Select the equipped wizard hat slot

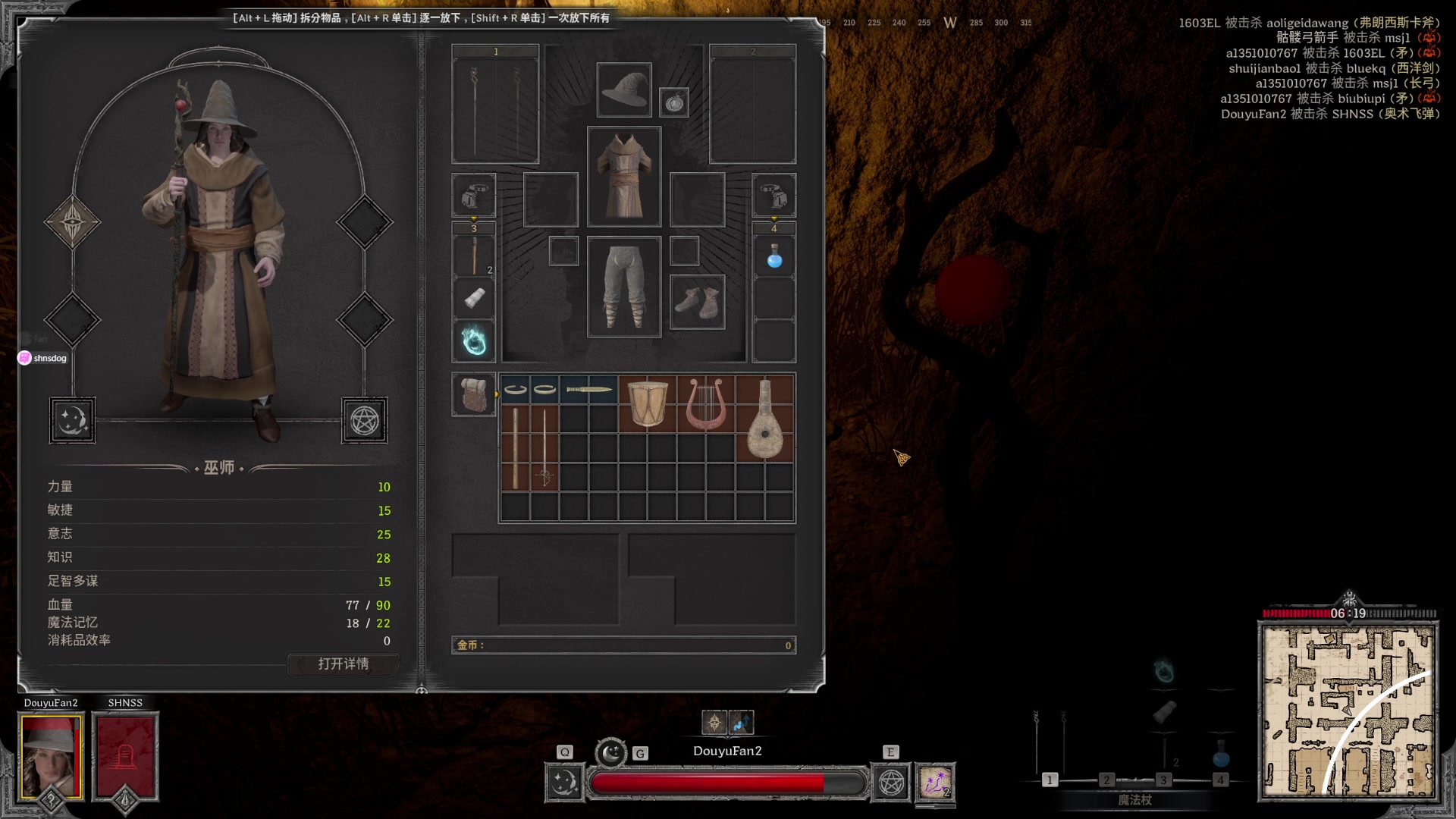coord(623,90)
